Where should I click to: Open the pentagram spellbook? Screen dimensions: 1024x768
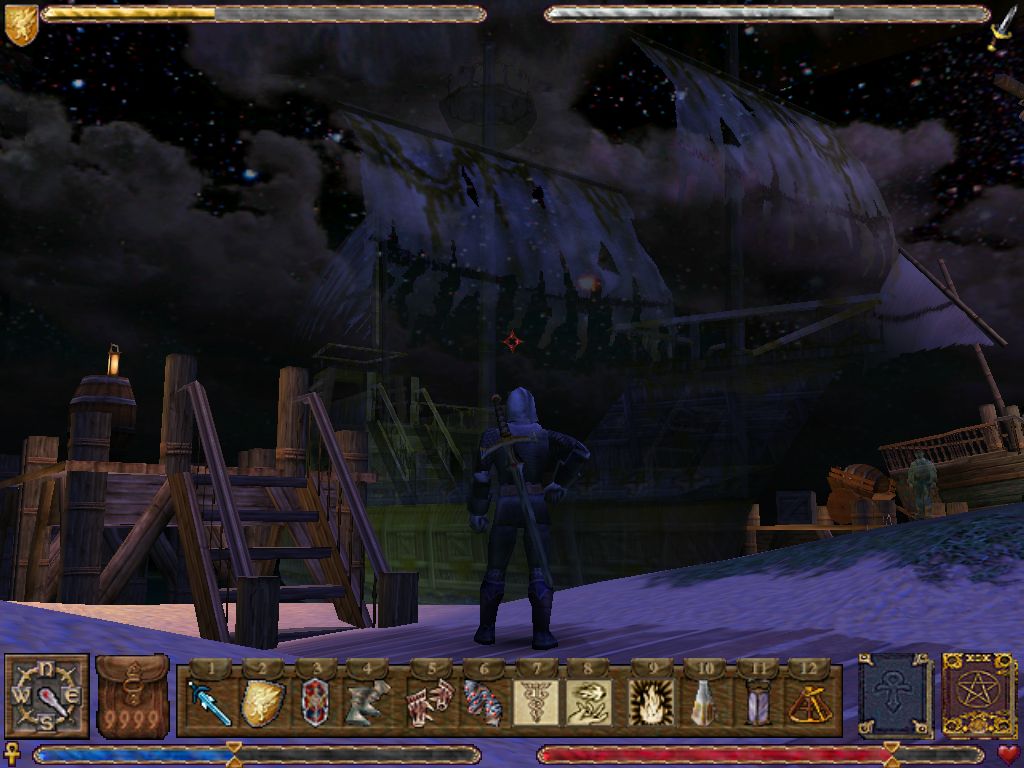click(x=979, y=696)
